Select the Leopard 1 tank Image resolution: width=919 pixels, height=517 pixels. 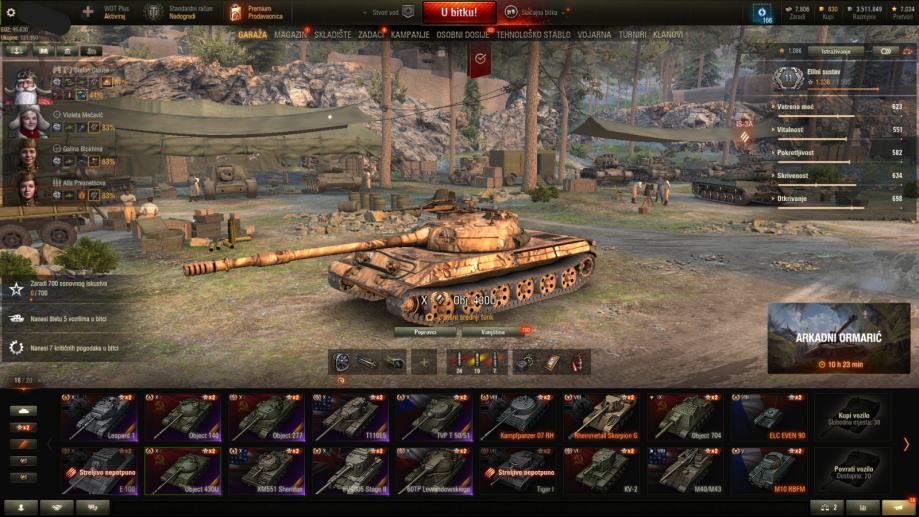tap(99, 417)
